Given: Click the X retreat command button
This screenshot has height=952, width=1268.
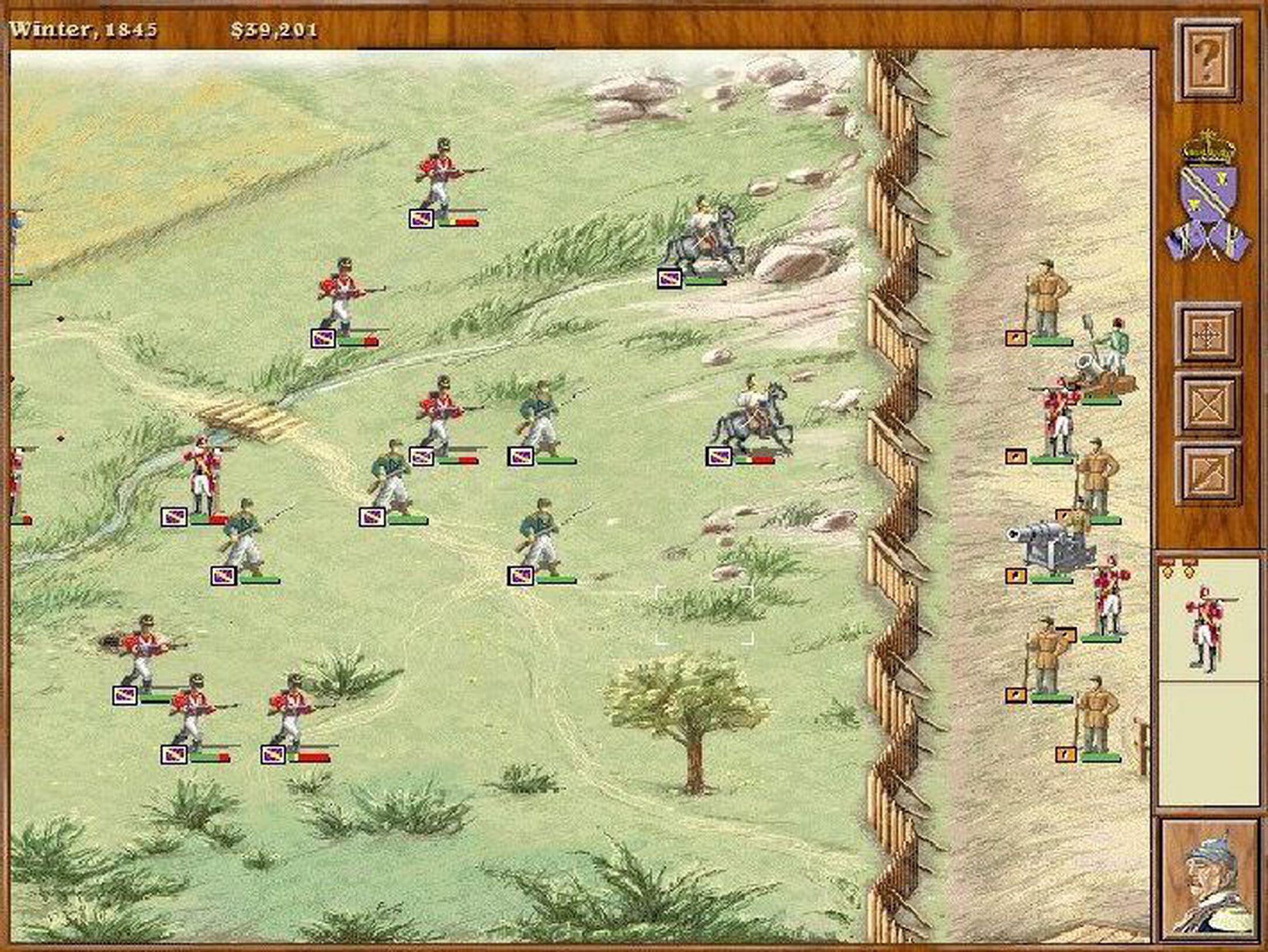Looking at the screenshot, I should pos(1207,406).
